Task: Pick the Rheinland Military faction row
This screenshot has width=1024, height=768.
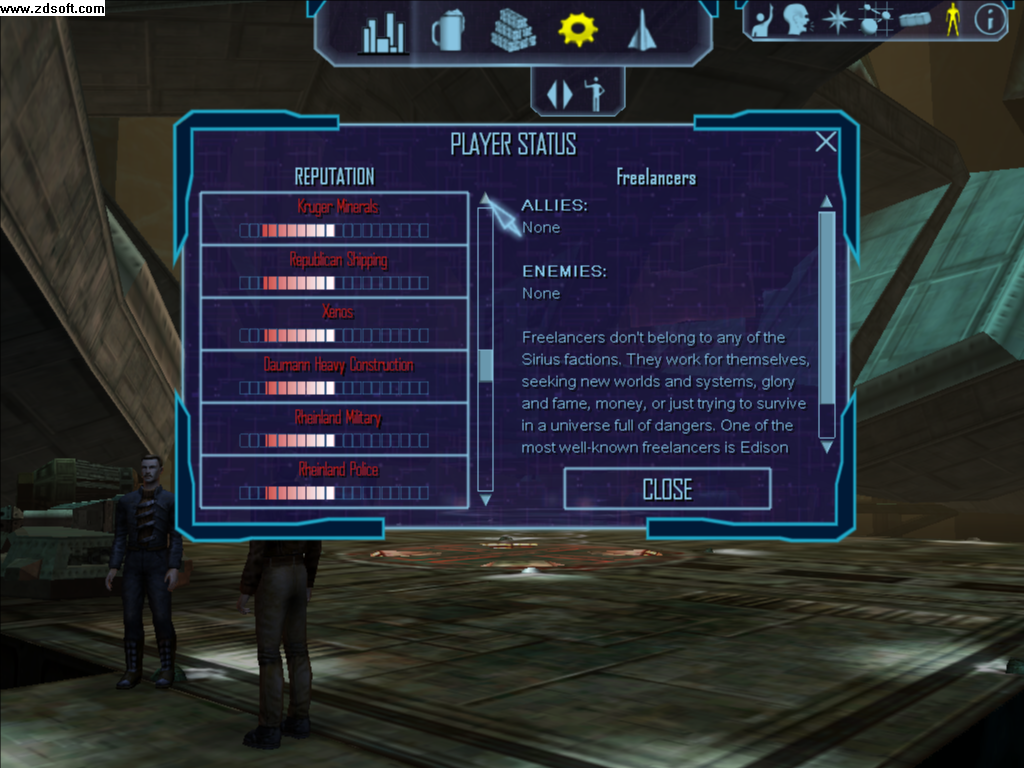Action: tap(335, 428)
